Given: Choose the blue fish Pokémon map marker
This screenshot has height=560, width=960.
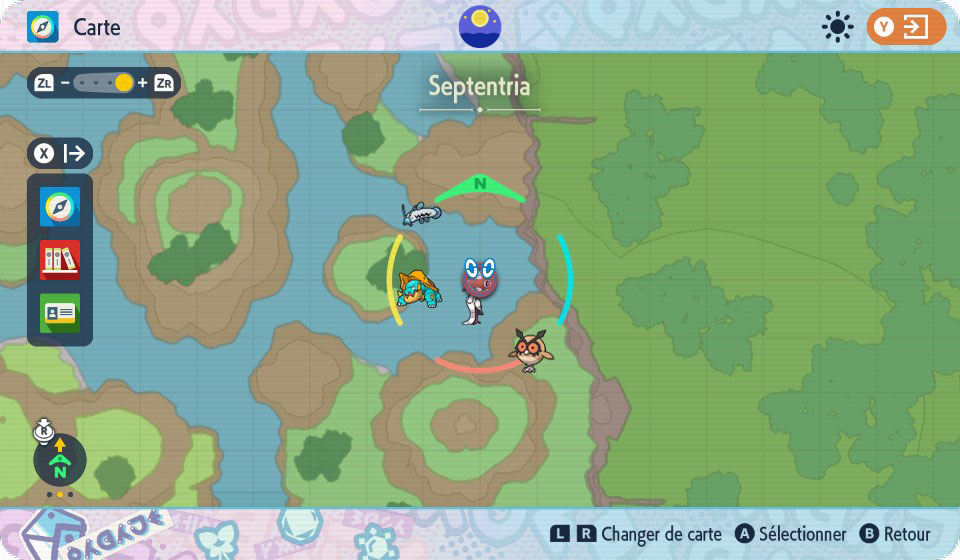Looking at the screenshot, I should click(x=421, y=211).
